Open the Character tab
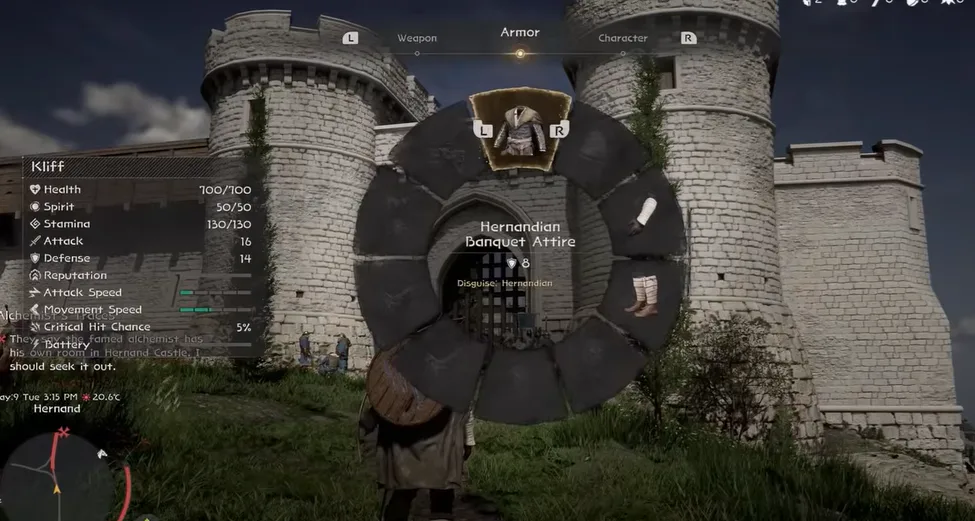Screen dimensions: 975x521 tap(623, 38)
